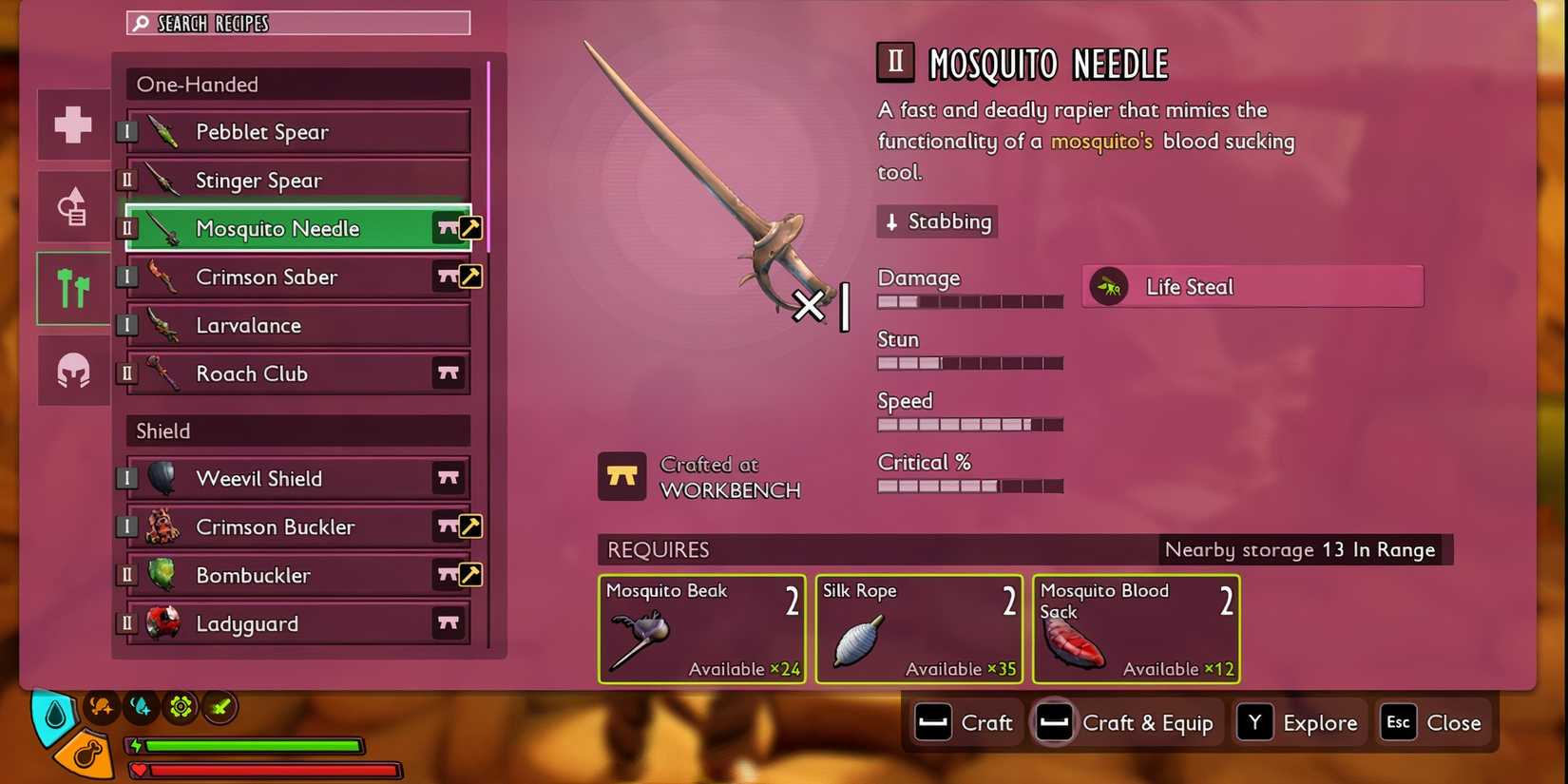The height and width of the screenshot is (784, 1568).
Task: Select the Ladyguard recipe
Action: click(285, 623)
